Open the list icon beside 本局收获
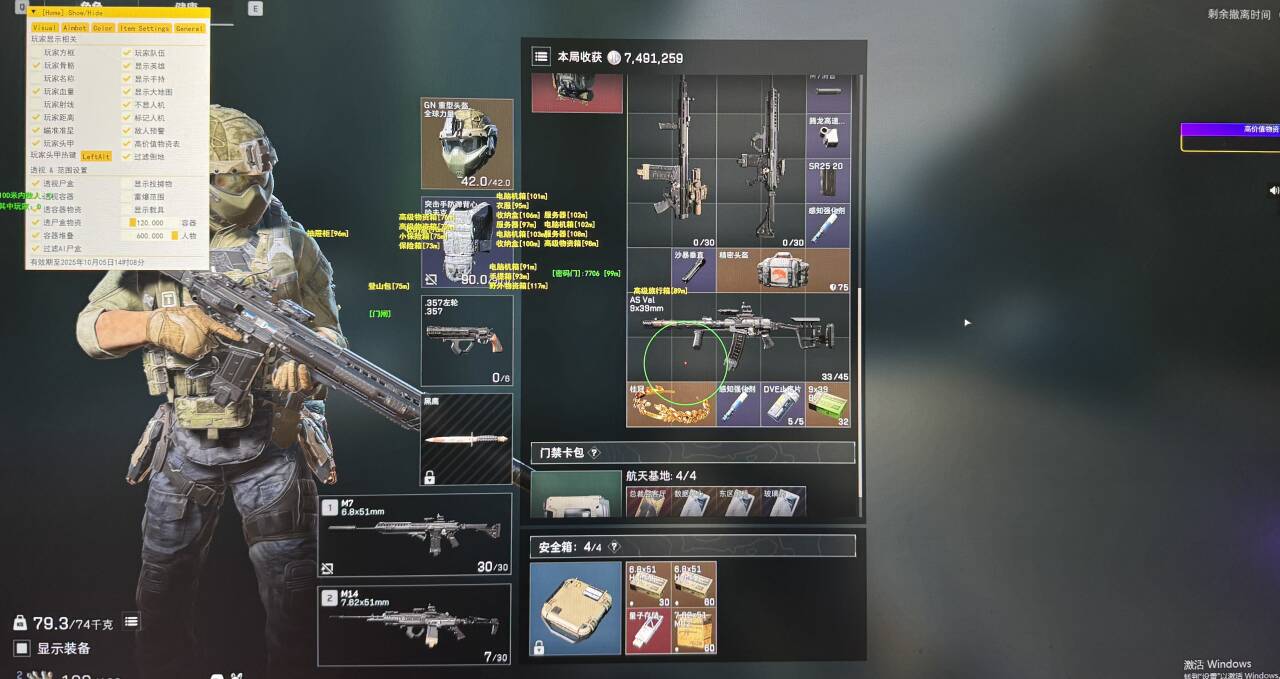Screen dimensions: 1280x679 [541, 57]
